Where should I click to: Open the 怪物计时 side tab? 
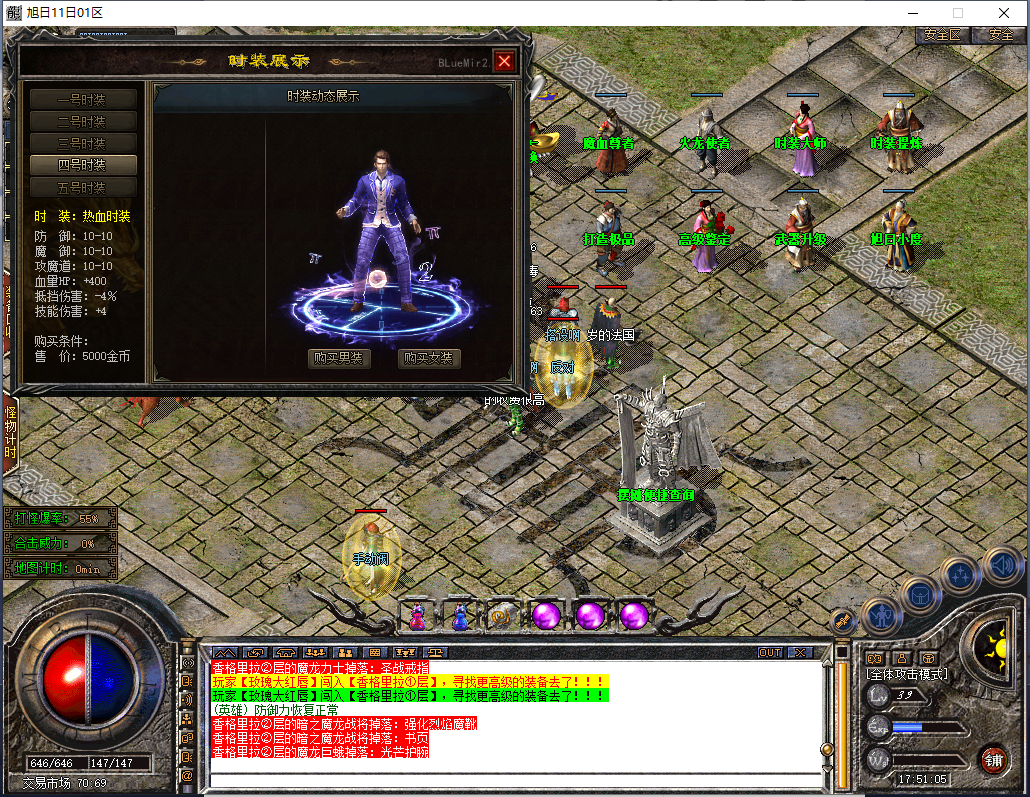(11, 432)
